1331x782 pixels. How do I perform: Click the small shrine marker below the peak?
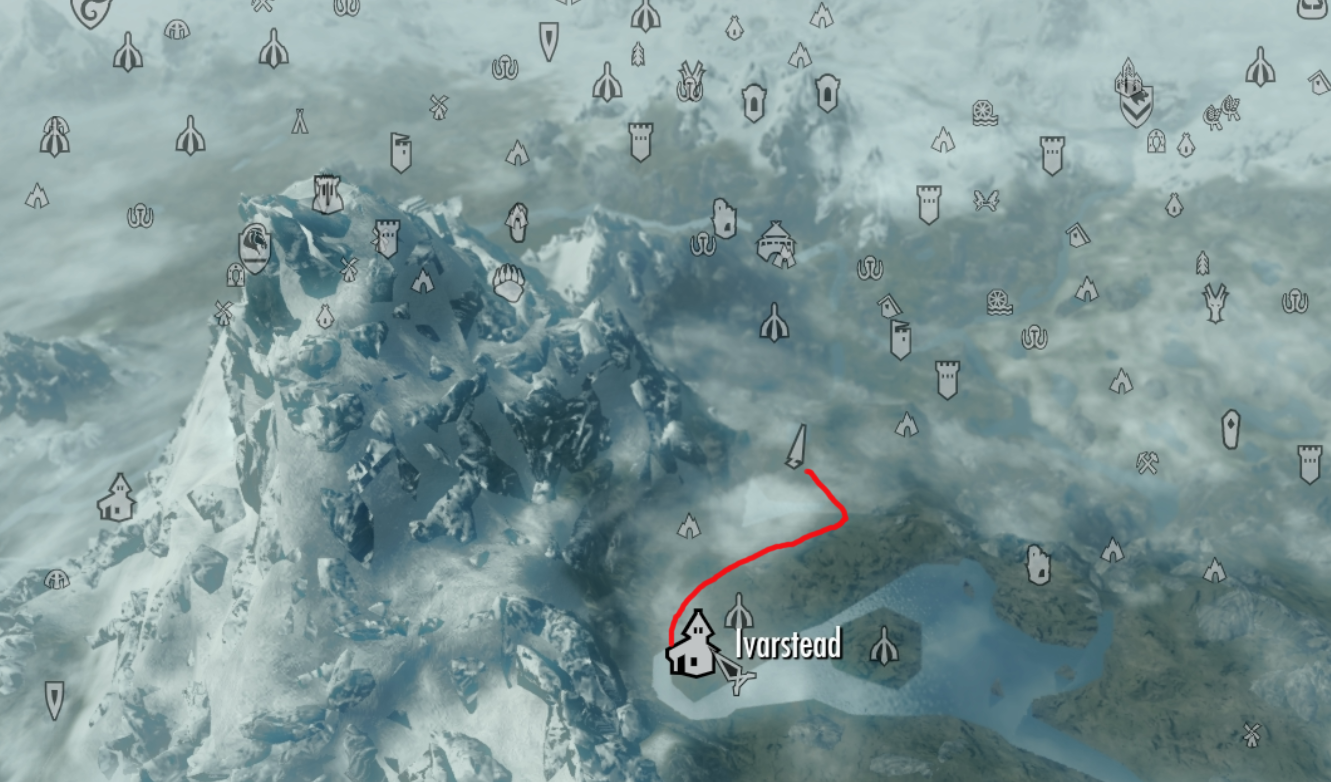[x=325, y=315]
